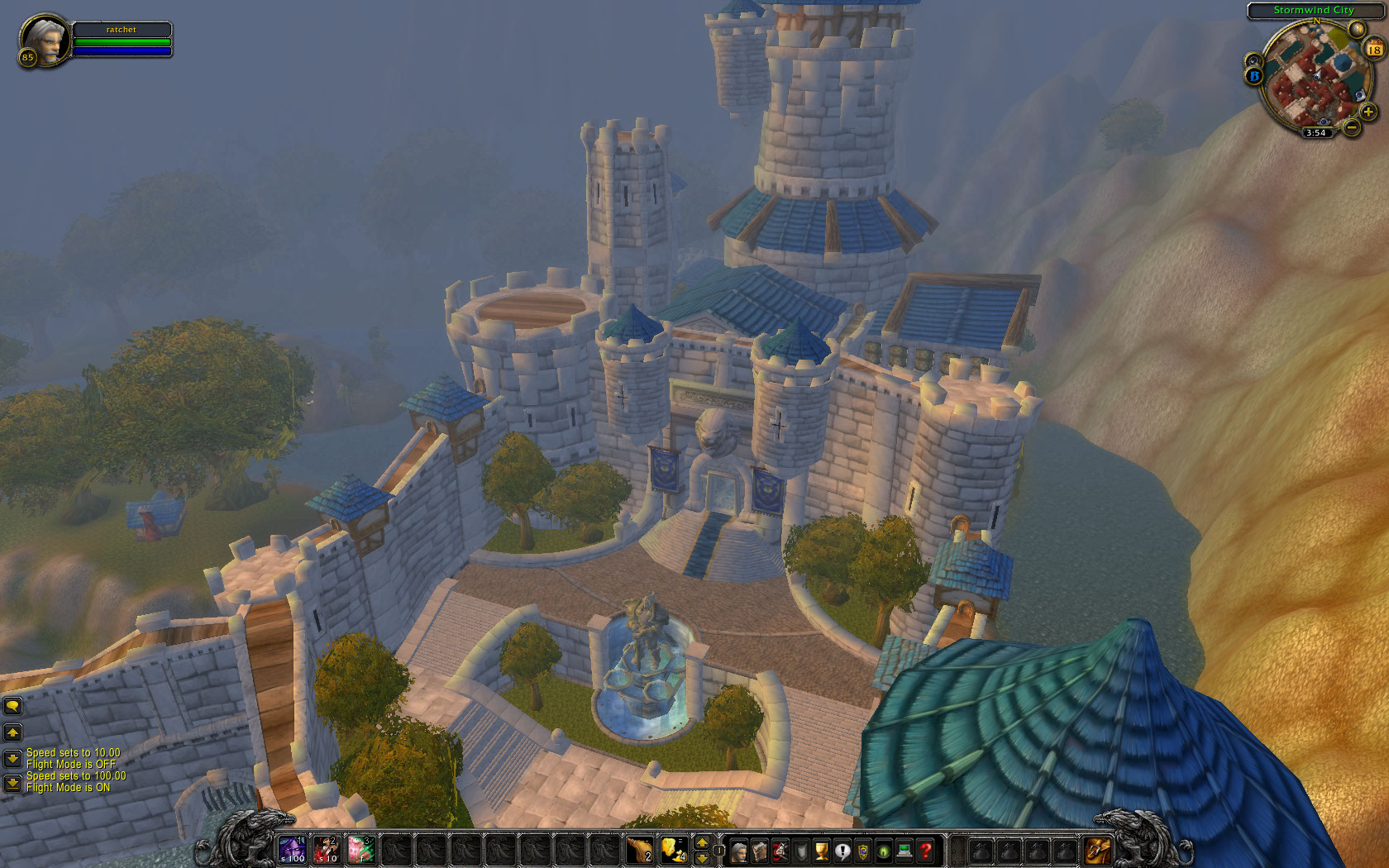Zoom out the minimap with minus button
1389x868 pixels.
tap(1351, 127)
